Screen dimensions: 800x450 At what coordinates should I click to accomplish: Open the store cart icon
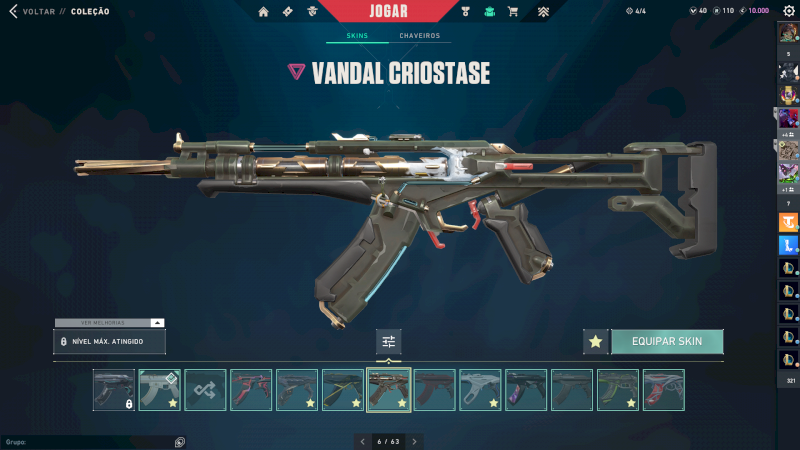pos(513,12)
